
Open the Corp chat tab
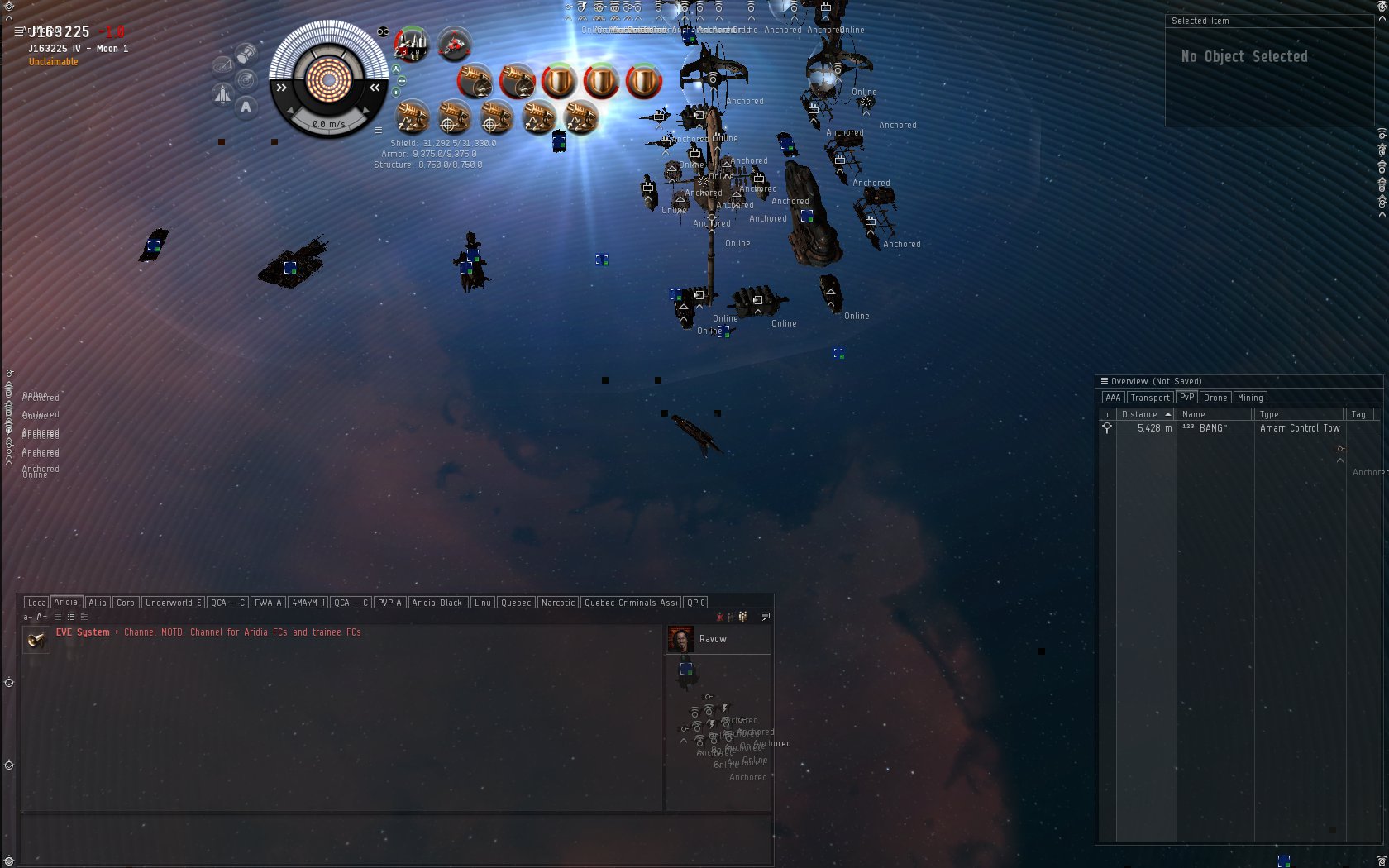(x=126, y=603)
